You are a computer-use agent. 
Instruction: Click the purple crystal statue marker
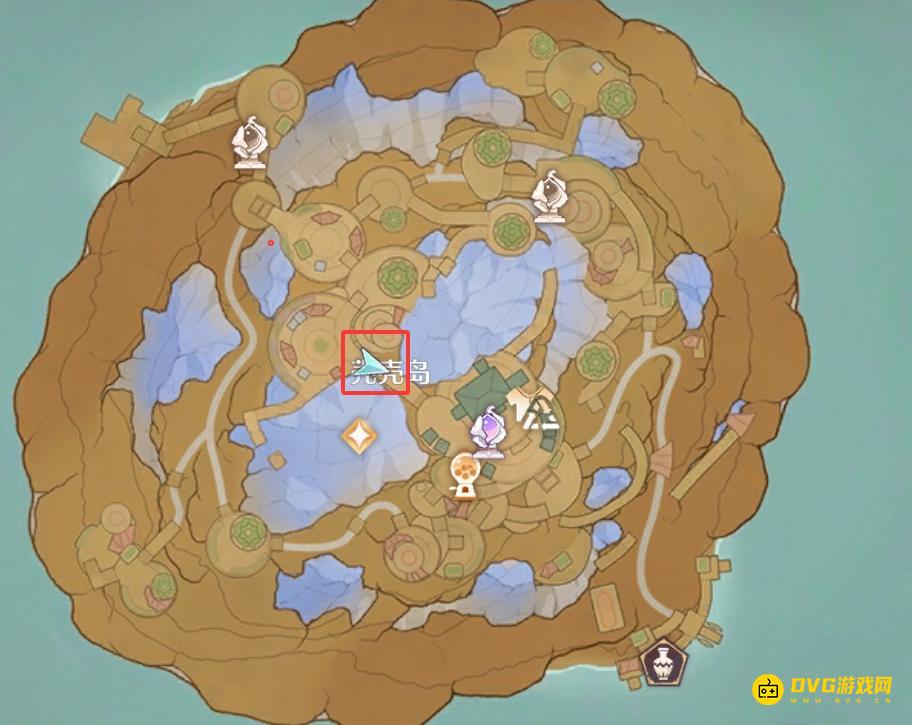click(x=490, y=432)
